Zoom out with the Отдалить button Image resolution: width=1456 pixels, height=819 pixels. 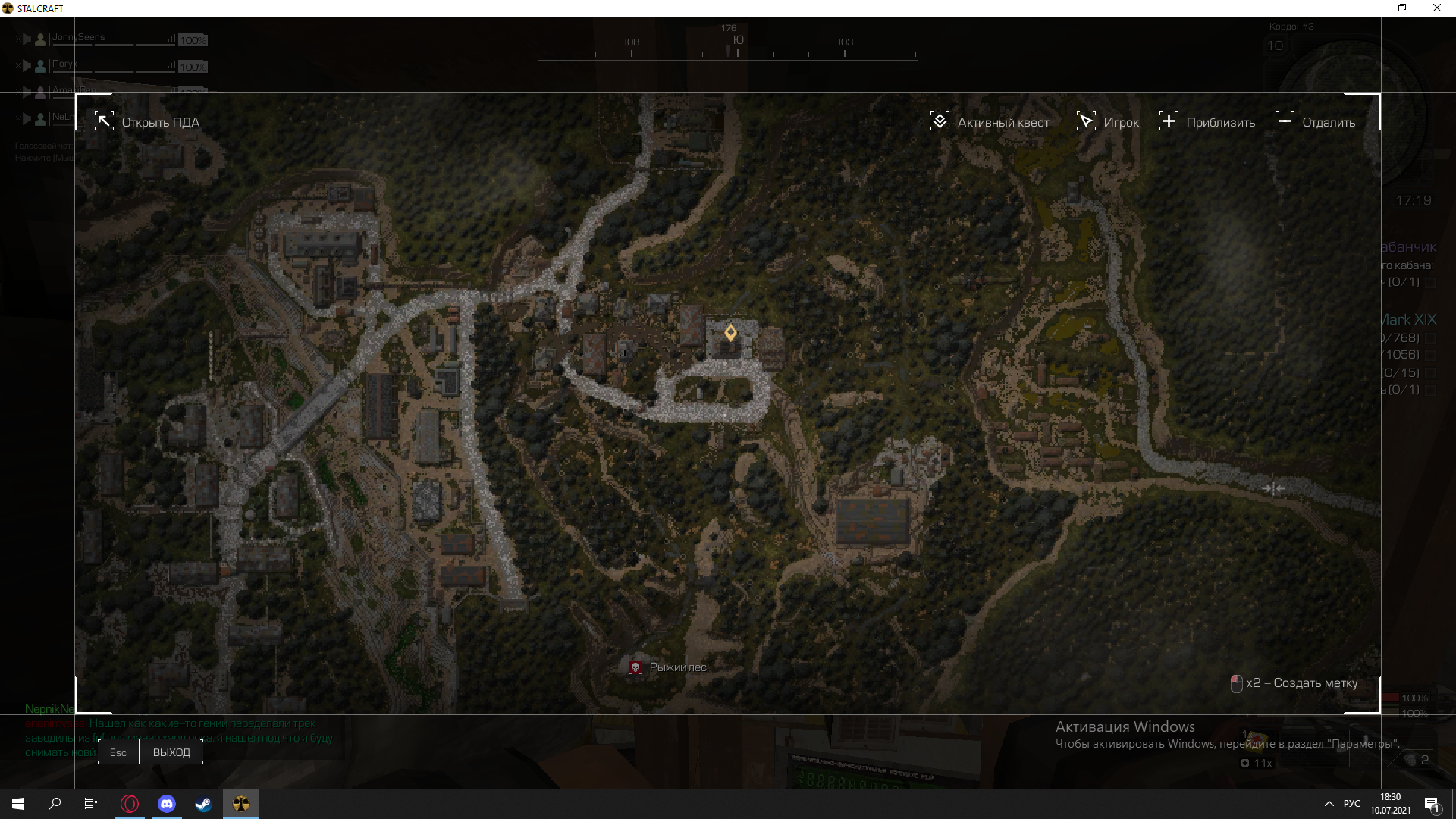1315,122
